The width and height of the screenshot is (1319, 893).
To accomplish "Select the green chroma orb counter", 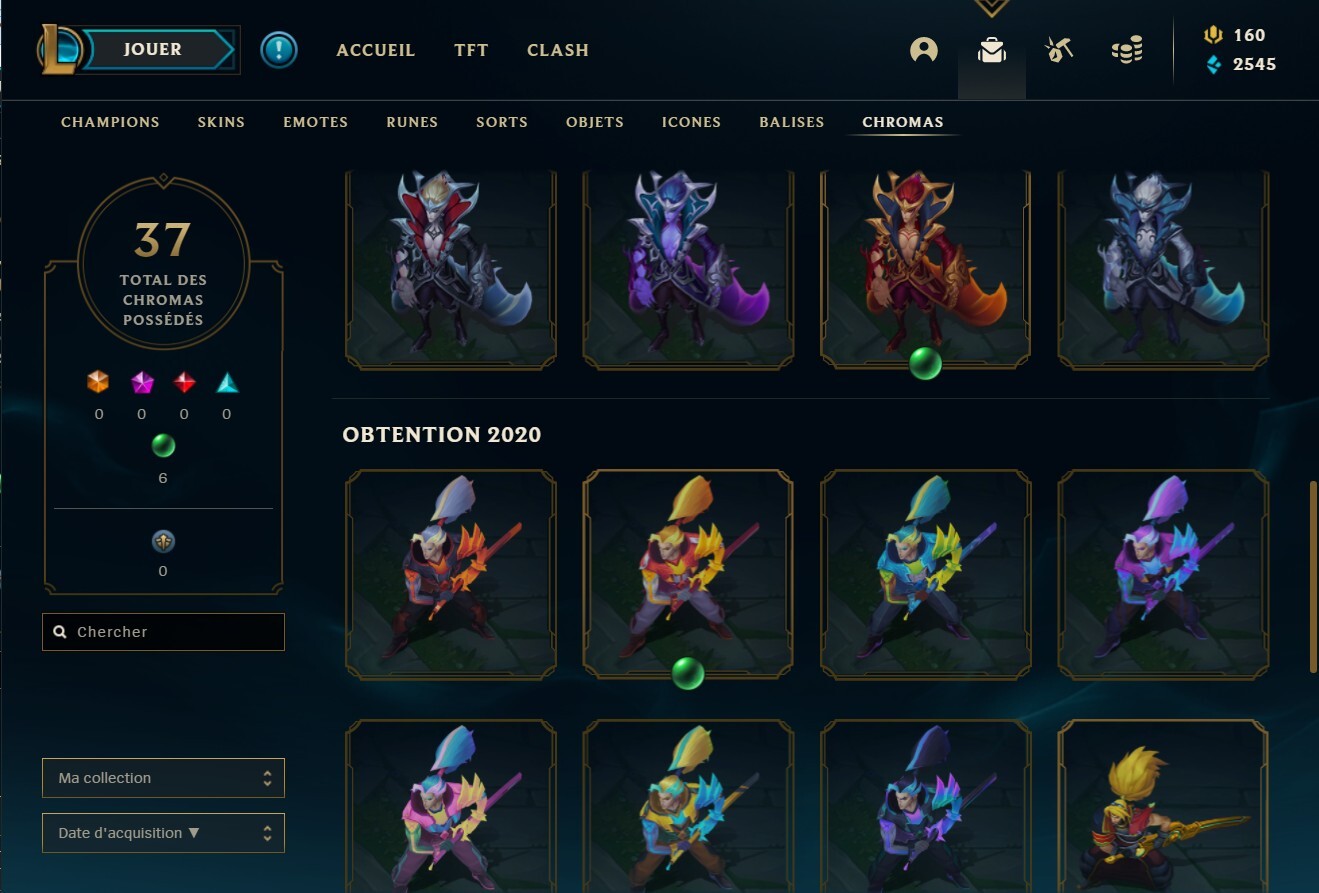I will (x=162, y=448).
